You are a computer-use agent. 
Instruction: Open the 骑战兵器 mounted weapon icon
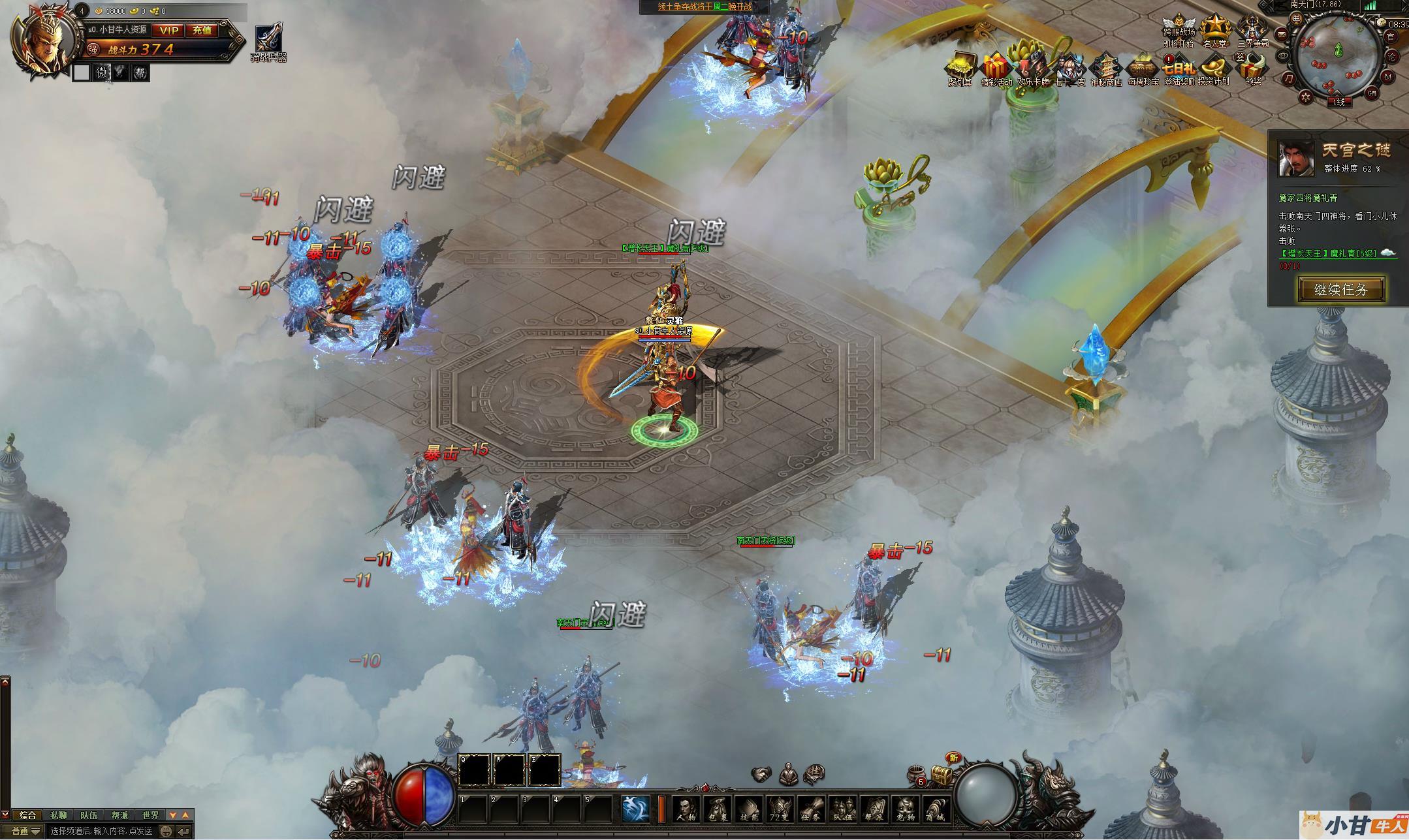[x=268, y=42]
